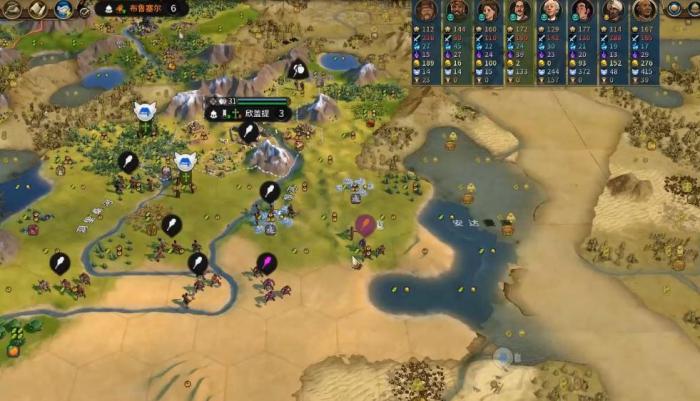
Task: Click the turbaned seventh leader portrait
Action: (612, 11)
